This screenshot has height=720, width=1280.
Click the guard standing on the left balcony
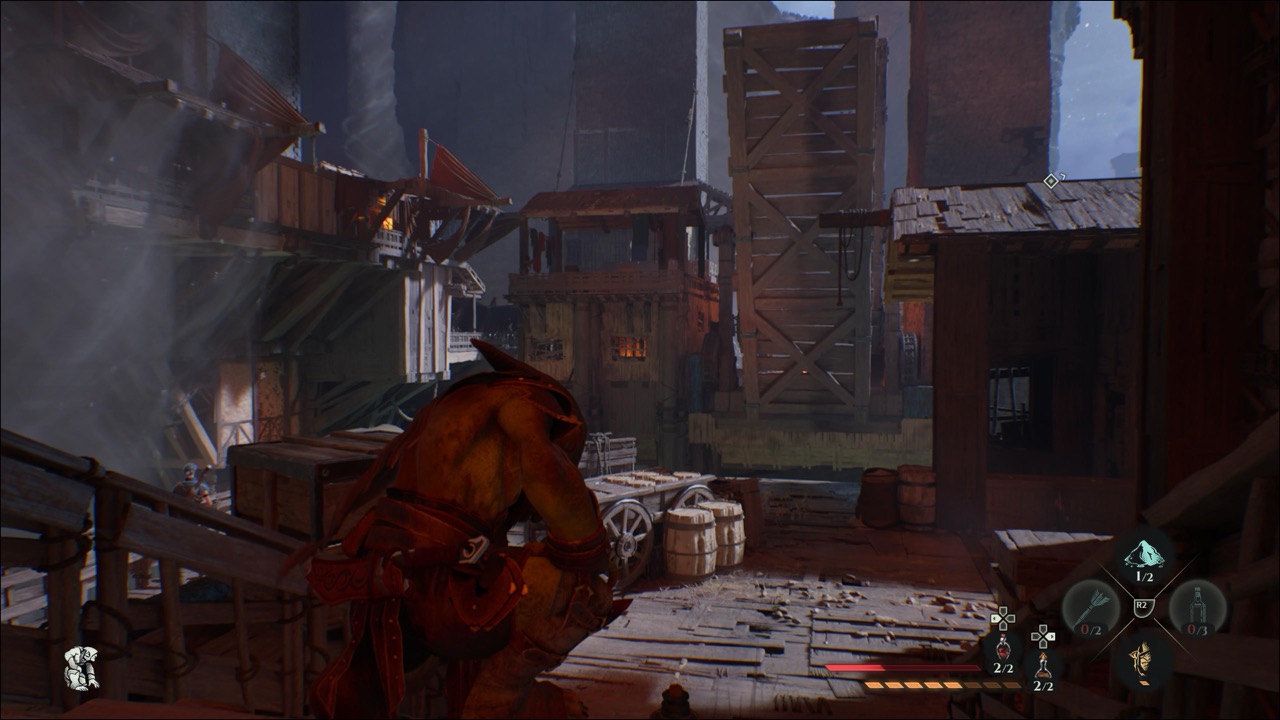(190, 480)
